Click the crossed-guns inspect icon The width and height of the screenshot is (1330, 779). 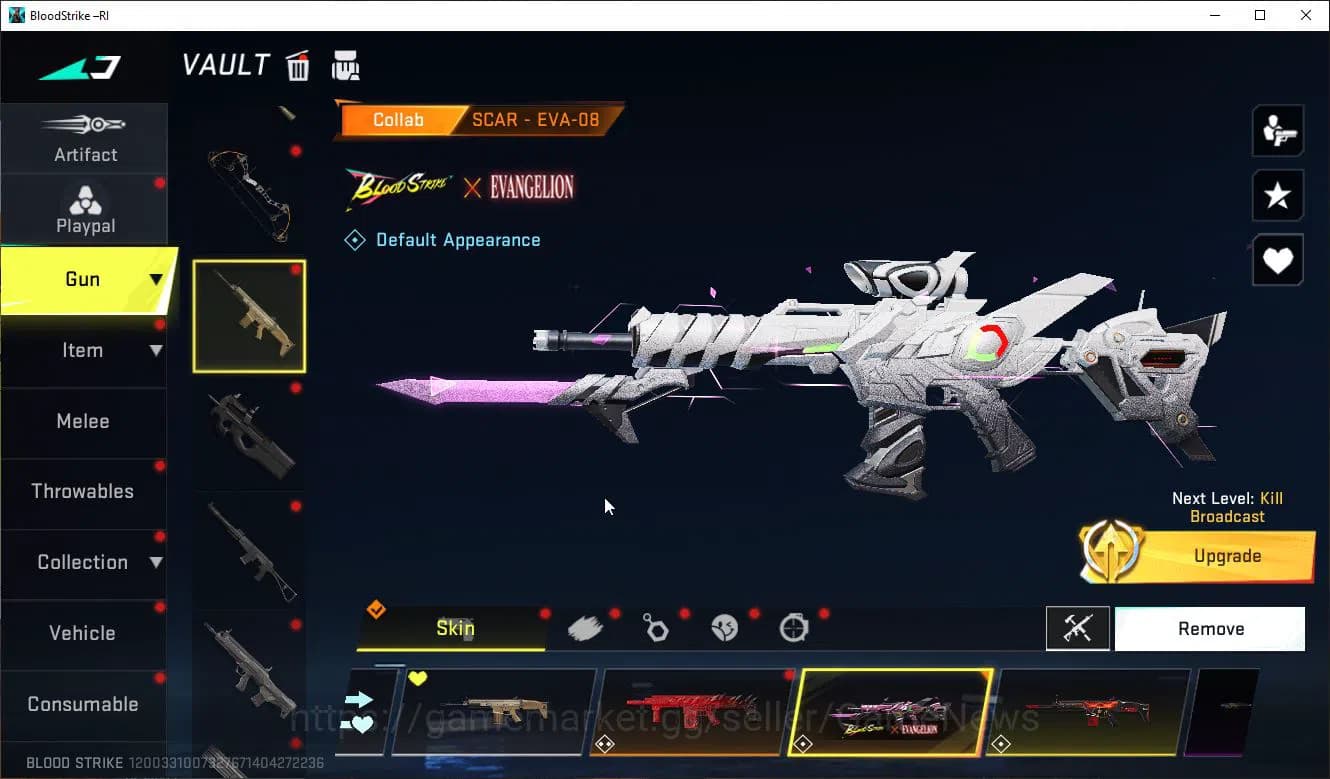[x=1078, y=628]
